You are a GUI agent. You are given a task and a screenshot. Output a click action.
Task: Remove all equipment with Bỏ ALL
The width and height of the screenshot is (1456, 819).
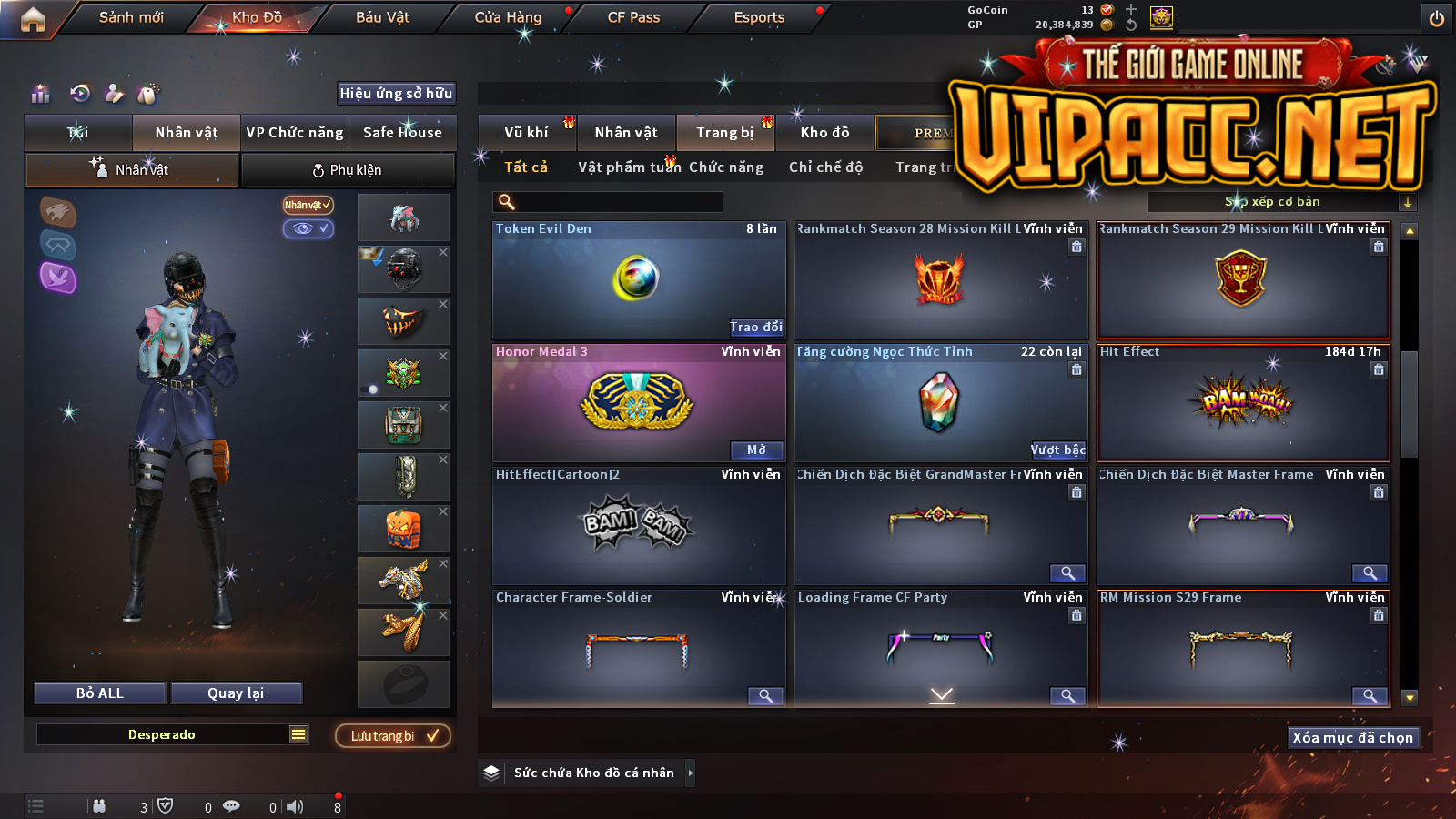pyautogui.click(x=100, y=693)
